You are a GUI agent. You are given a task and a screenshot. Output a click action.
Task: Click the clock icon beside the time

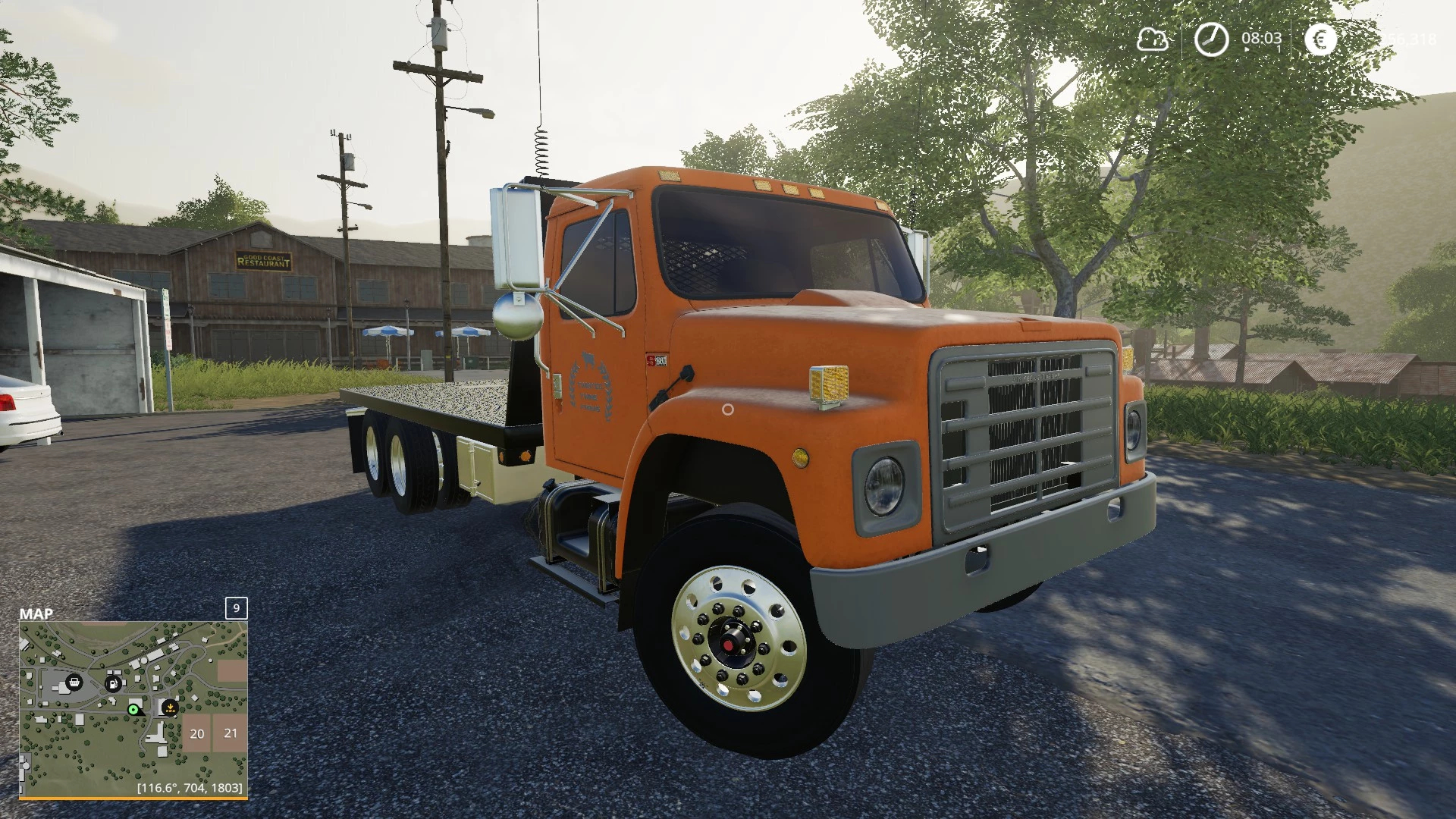(1211, 39)
